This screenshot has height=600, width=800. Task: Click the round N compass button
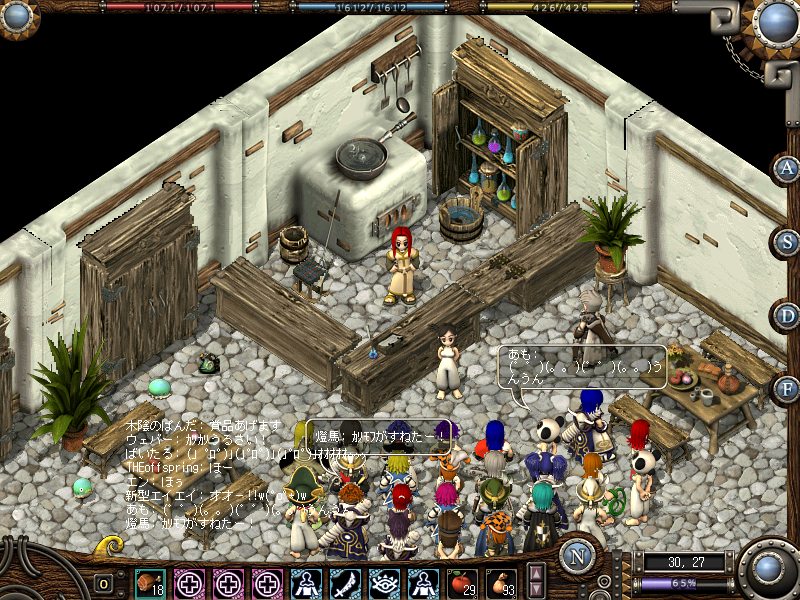577,557
